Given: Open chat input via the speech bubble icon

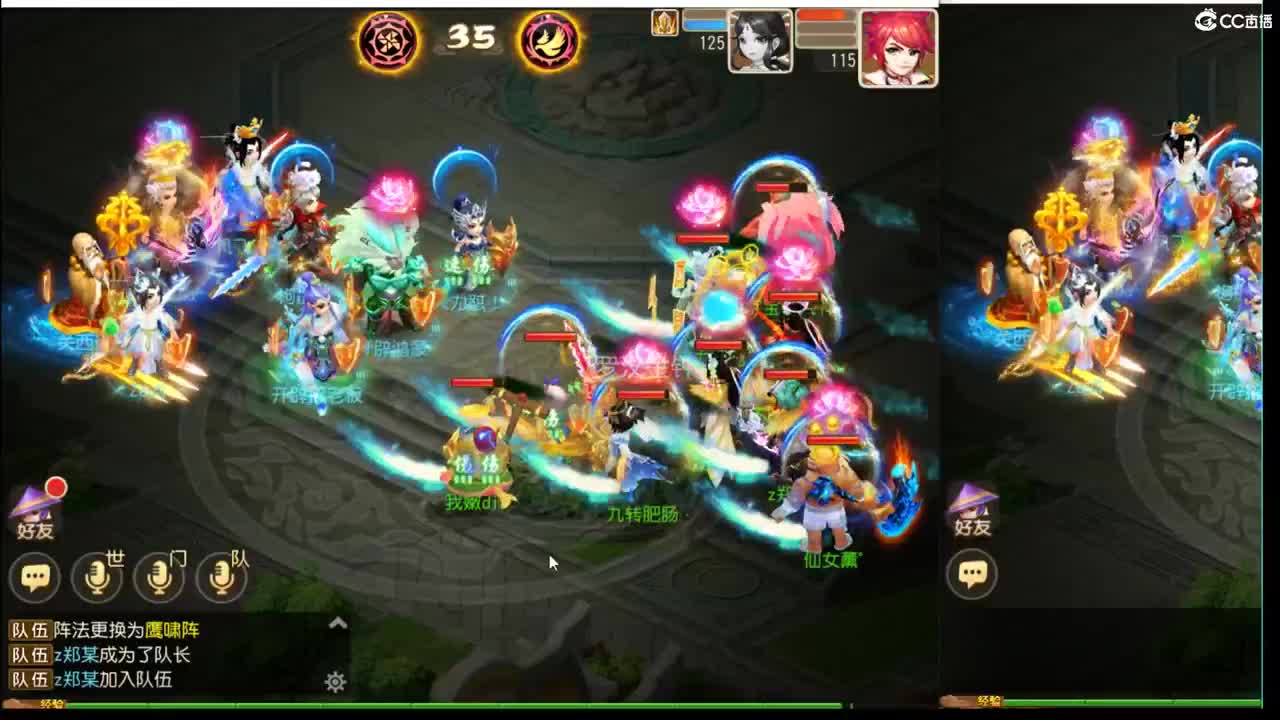Looking at the screenshot, I should (34, 578).
